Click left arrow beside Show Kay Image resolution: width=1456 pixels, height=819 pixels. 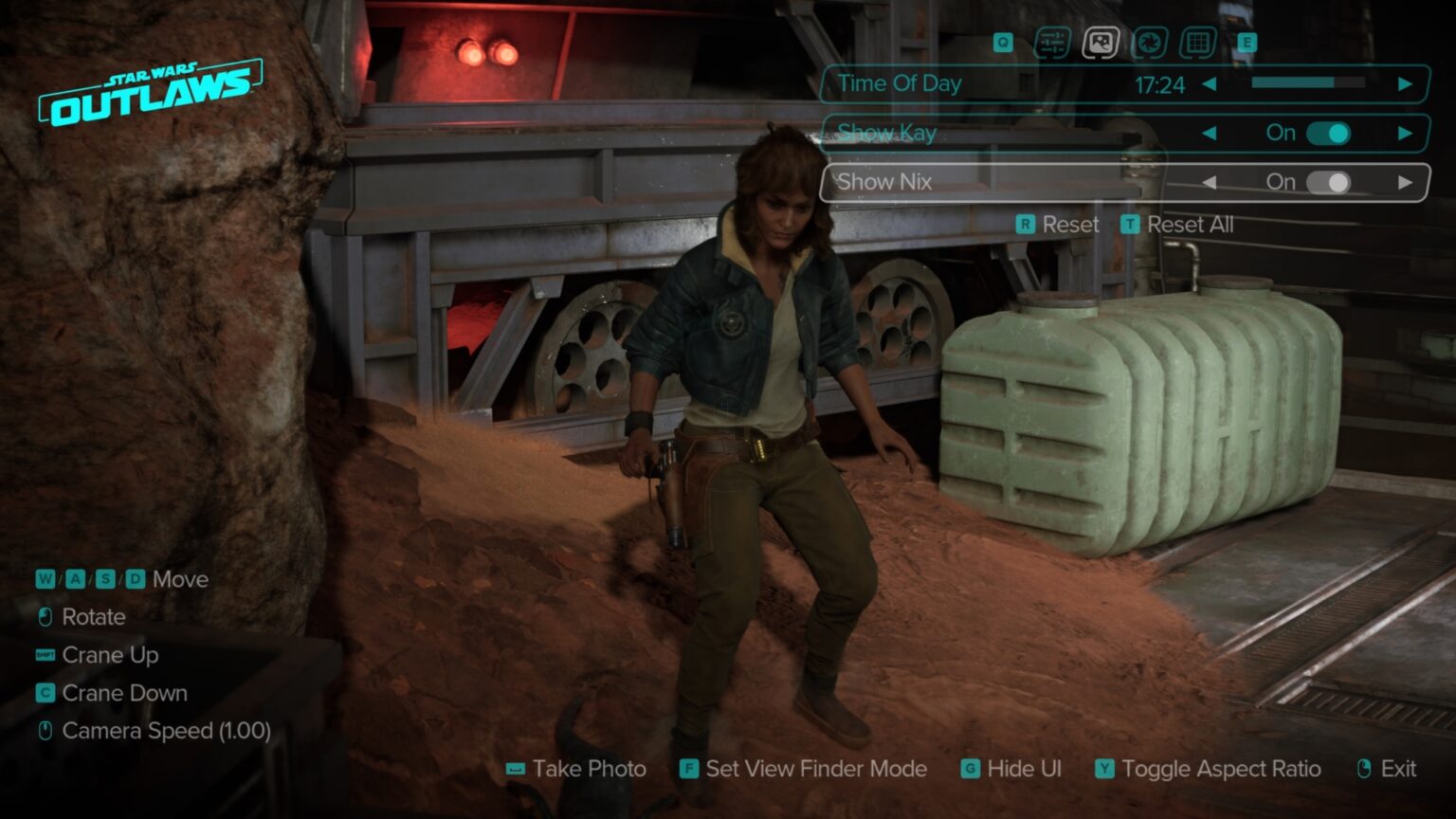[x=1210, y=134]
